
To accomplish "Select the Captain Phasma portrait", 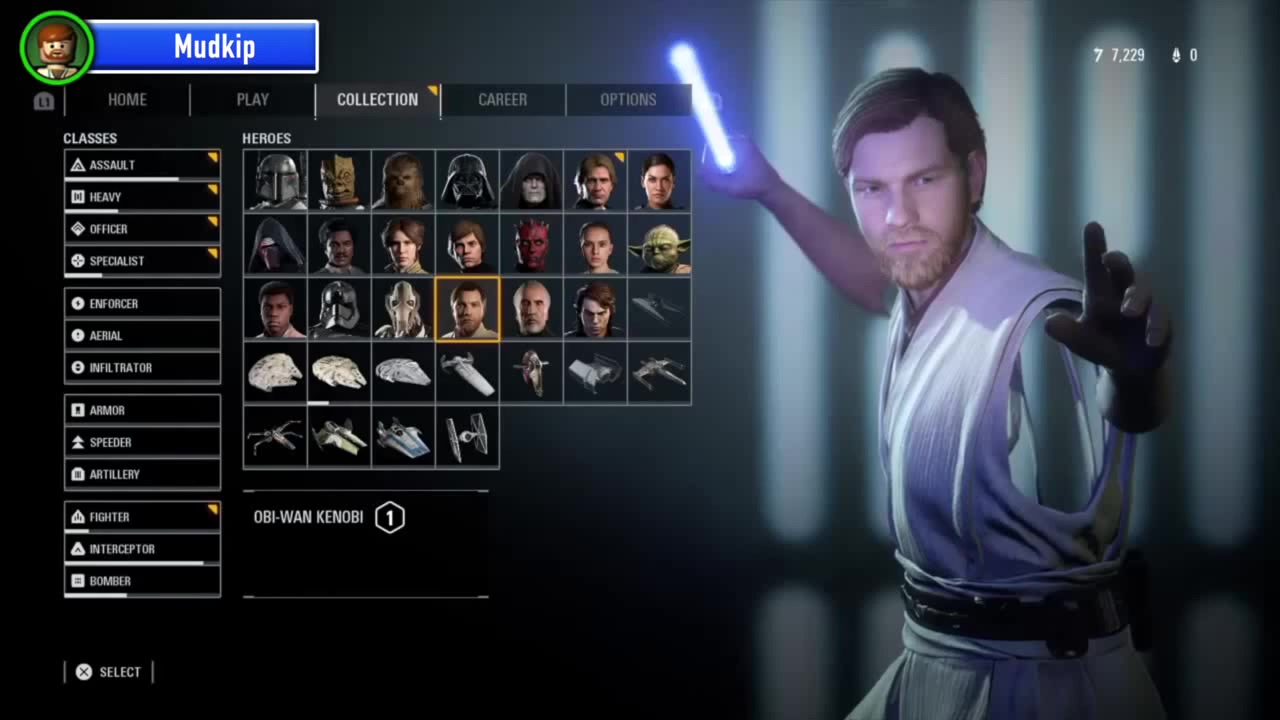I will pyautogui.click(x=339, y=309).
